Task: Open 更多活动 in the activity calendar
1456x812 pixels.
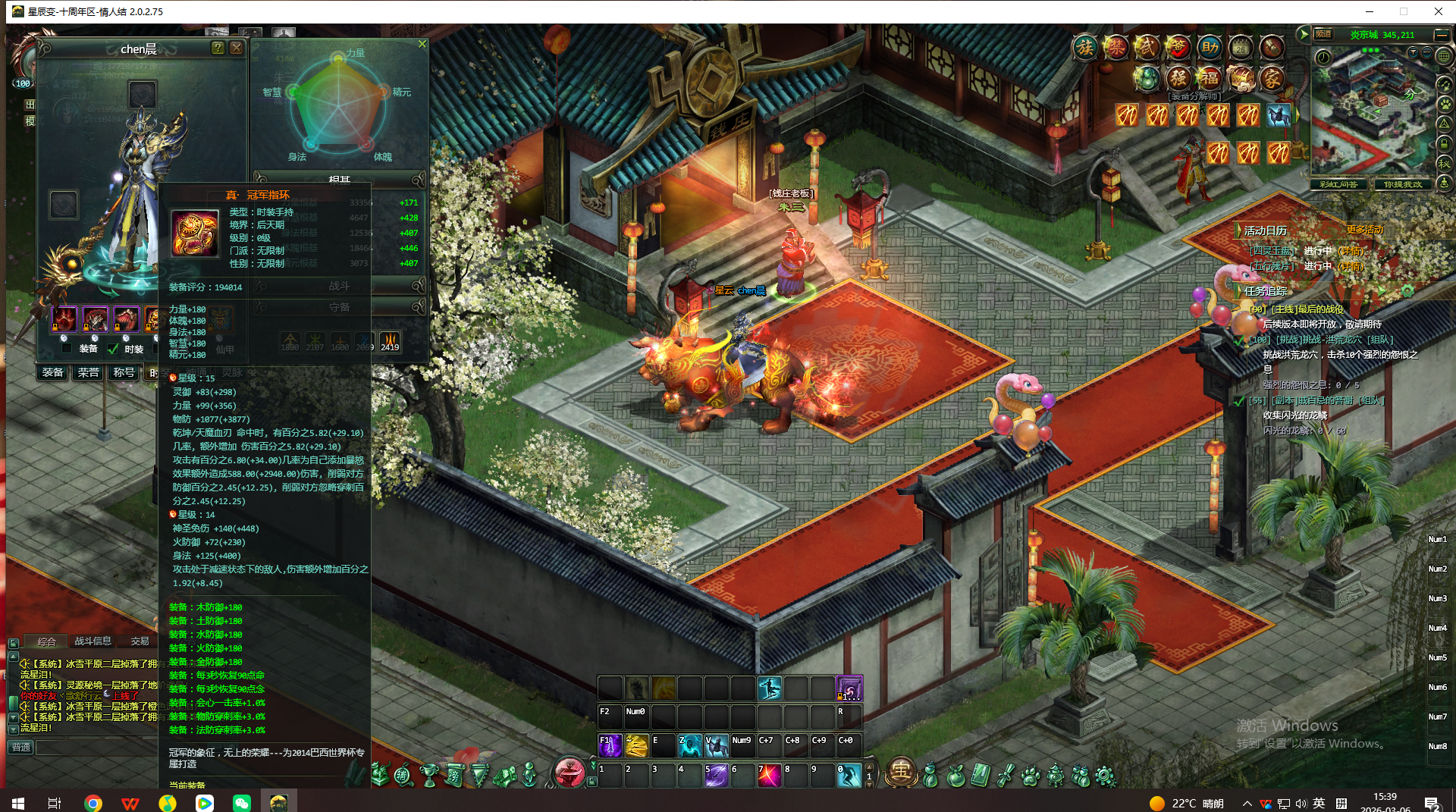Action: click(1365, 230)
